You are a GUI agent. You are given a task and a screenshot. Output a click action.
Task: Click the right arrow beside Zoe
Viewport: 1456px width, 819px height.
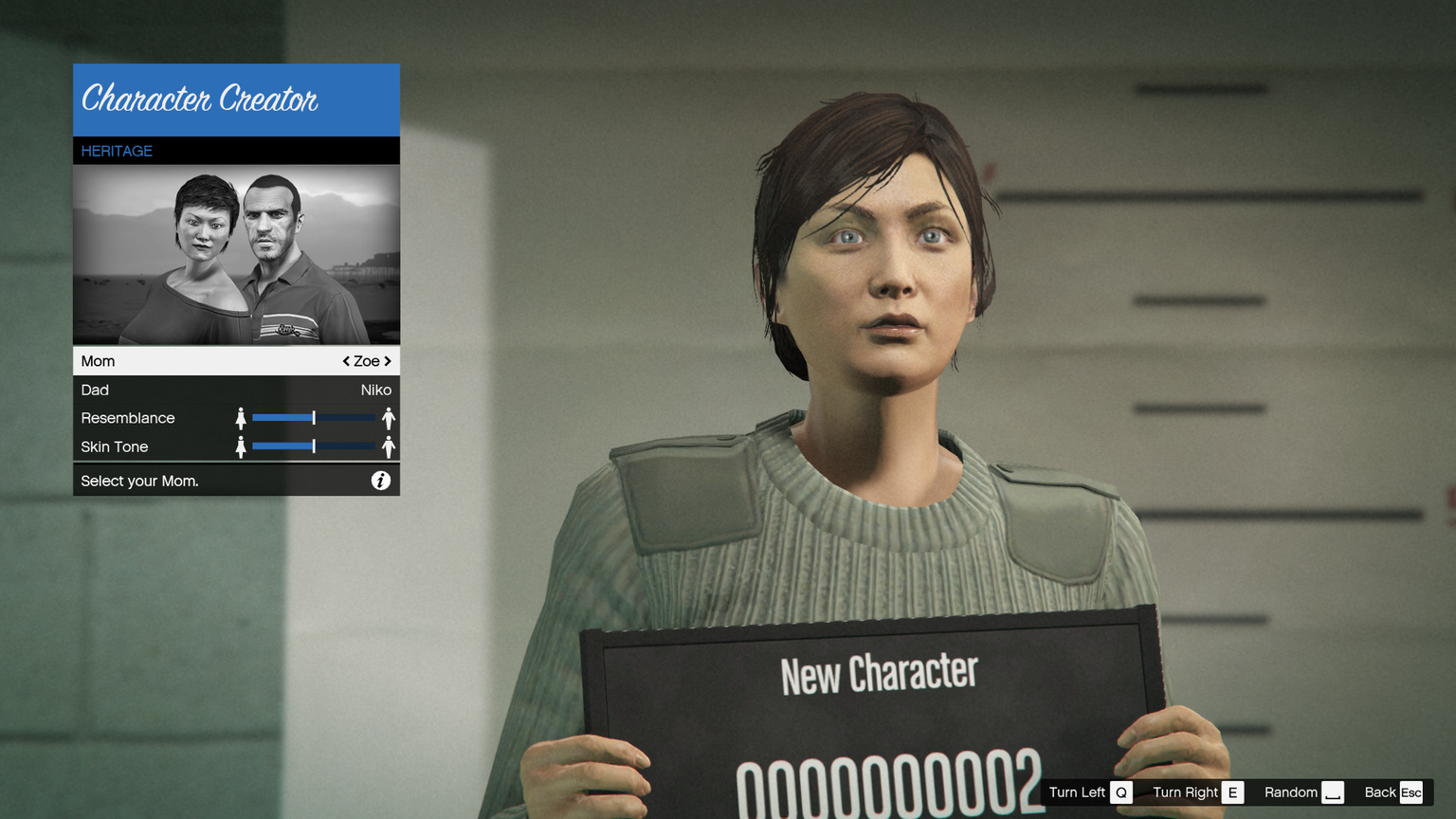(388, 361)
